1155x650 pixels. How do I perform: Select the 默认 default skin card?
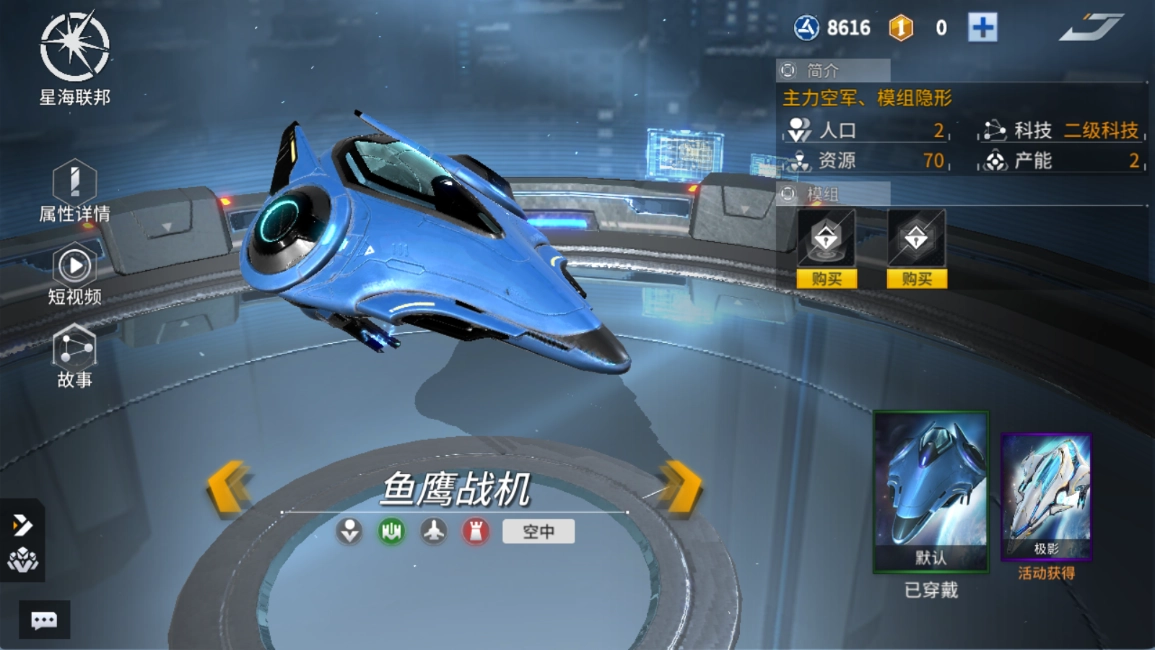[931, 492]
